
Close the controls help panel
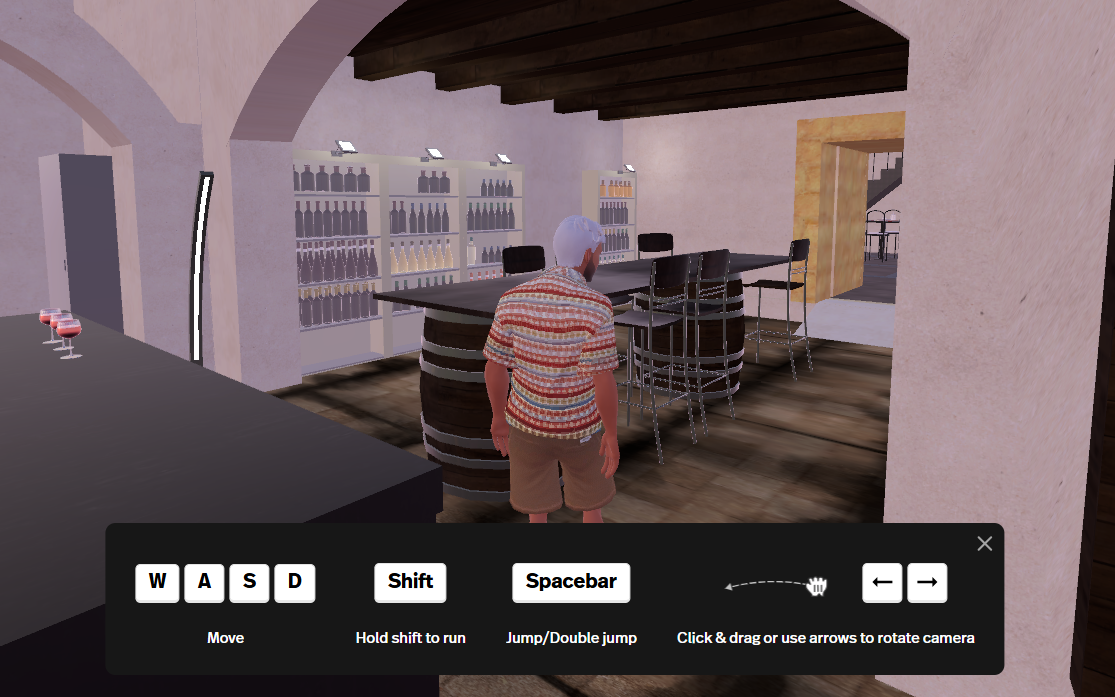click(984, 544)
